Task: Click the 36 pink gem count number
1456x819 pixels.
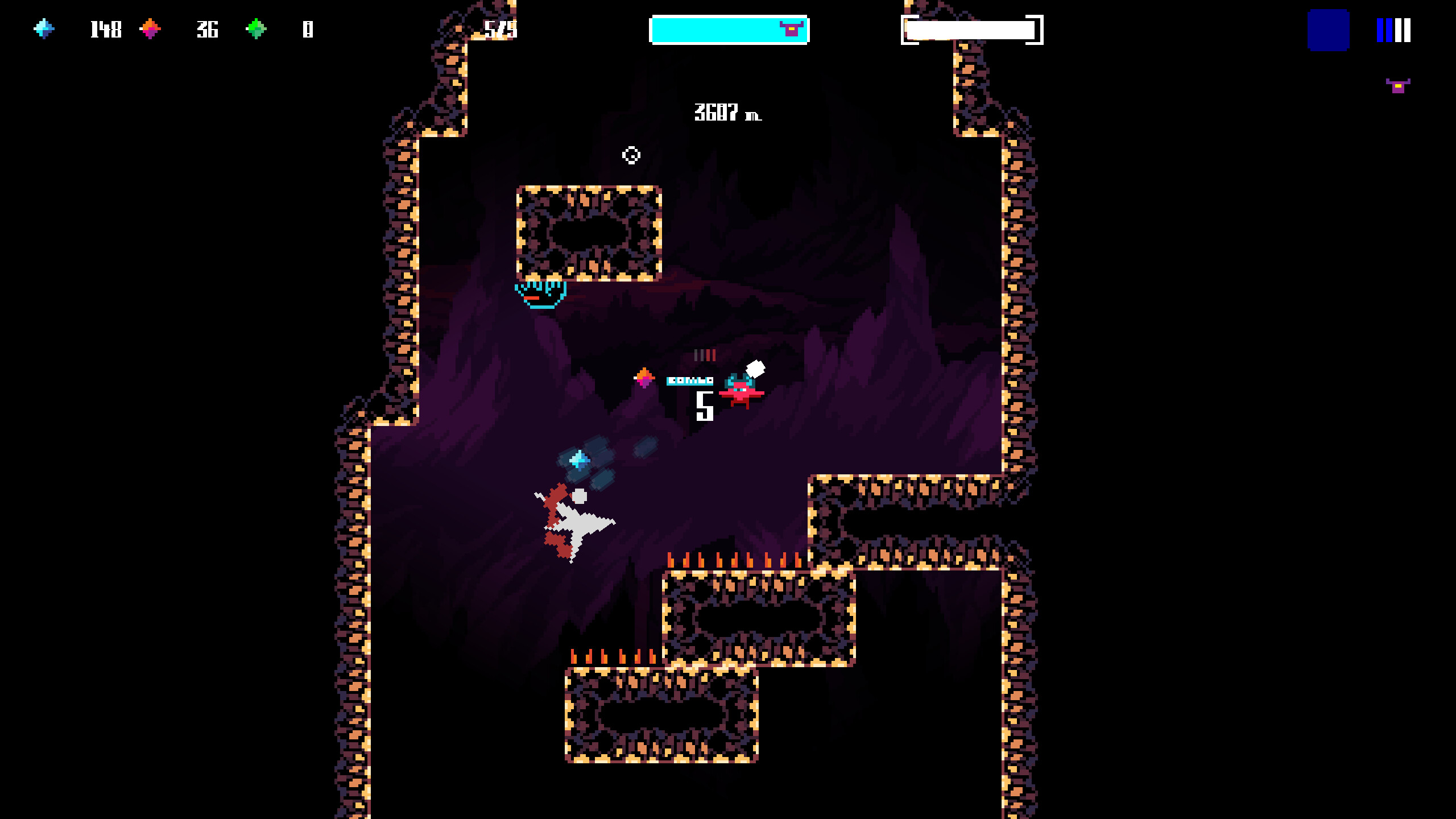Action: click(x=207, y=29)
